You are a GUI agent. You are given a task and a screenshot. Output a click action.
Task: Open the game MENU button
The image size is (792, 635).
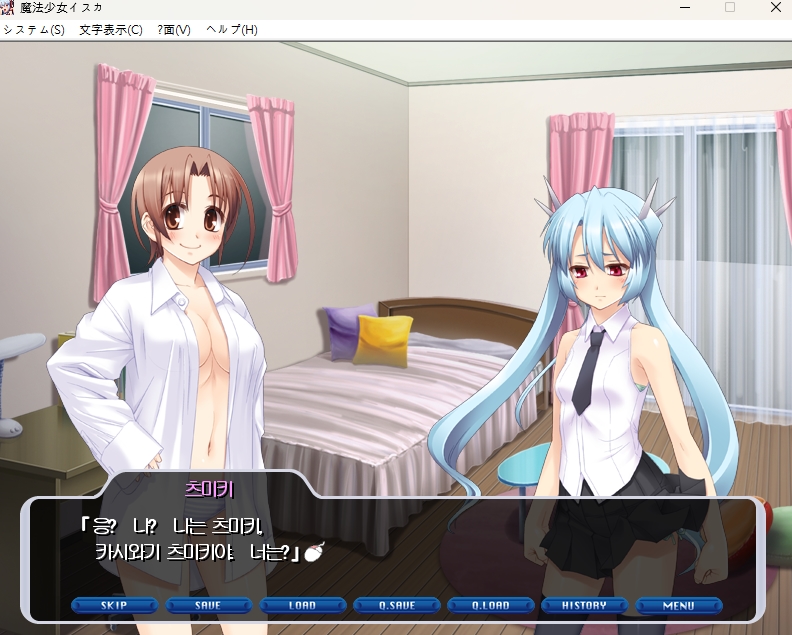tap(678, 605)
